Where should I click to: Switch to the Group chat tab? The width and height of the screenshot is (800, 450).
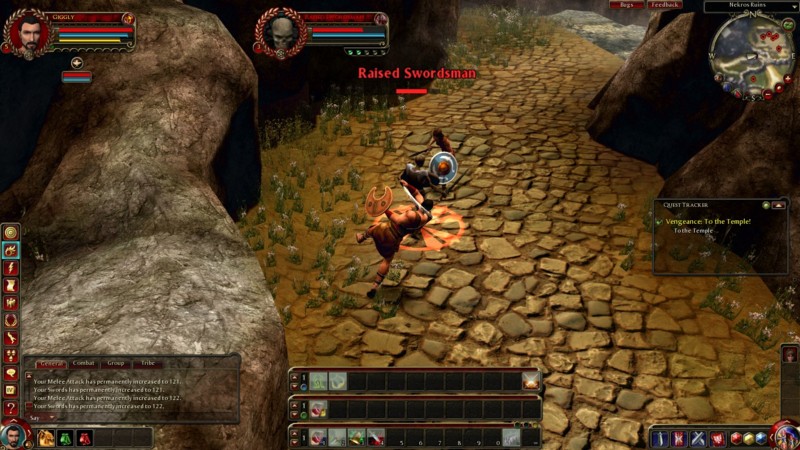(116, 363)
